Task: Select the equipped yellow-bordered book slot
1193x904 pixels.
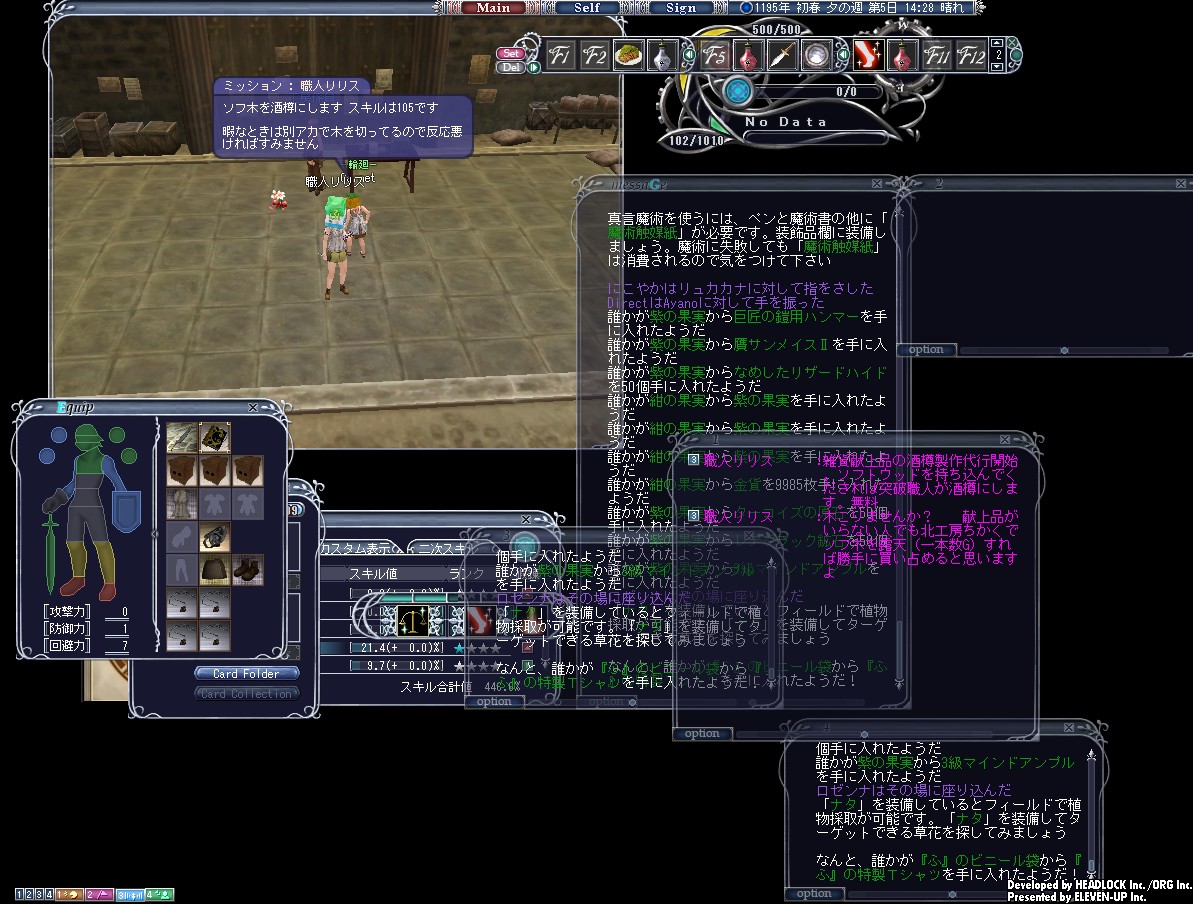Action: point(215,437)
